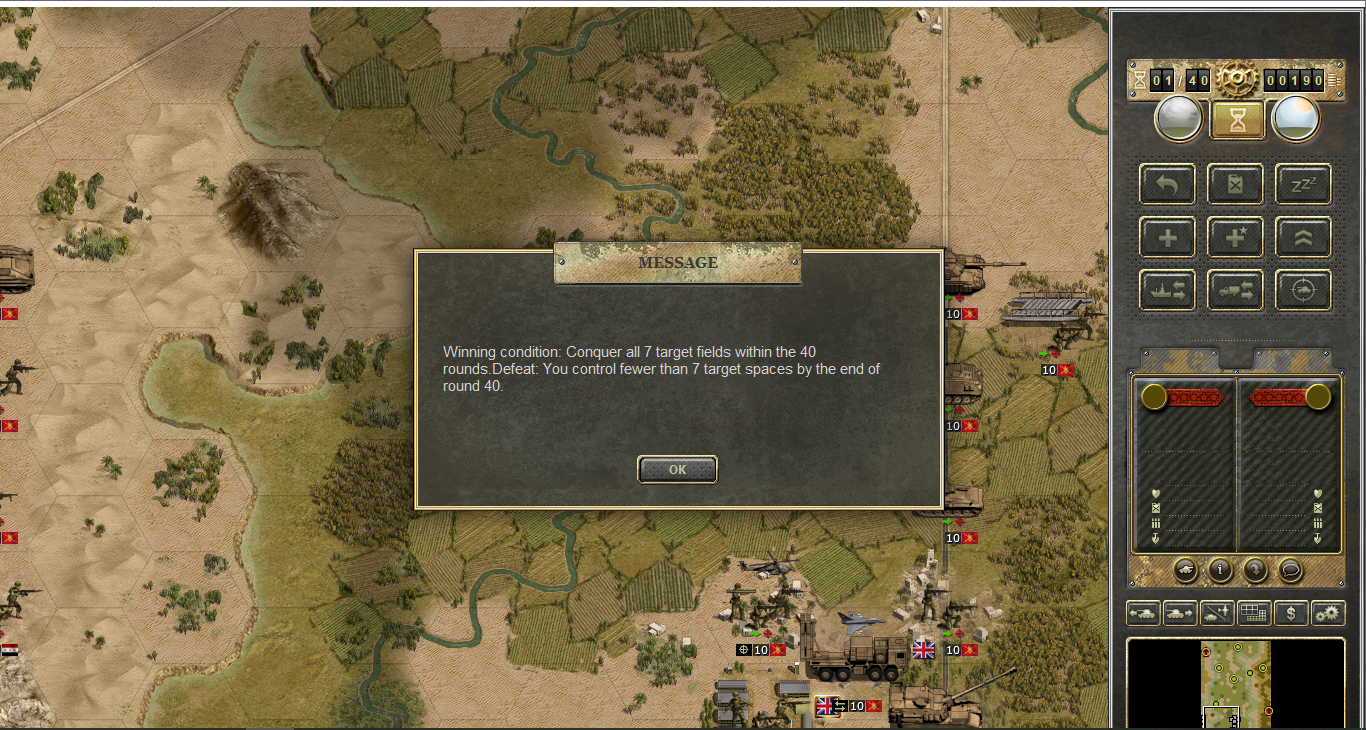Put the unit to sleep (ZZZ)
The image size is (1366, 730).
tap(1303, 184)
